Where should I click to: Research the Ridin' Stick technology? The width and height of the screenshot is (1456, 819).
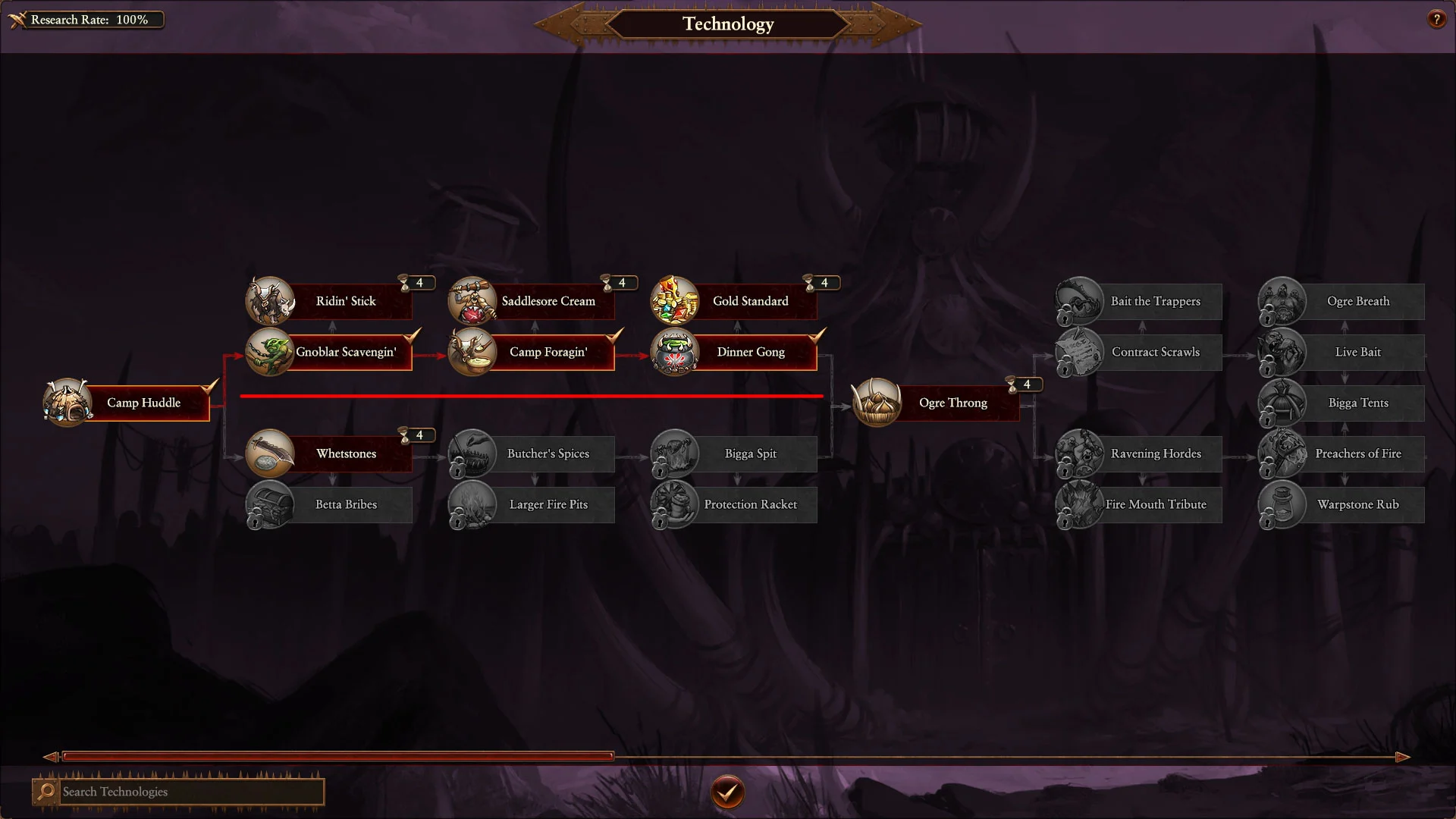pos(345,301)
